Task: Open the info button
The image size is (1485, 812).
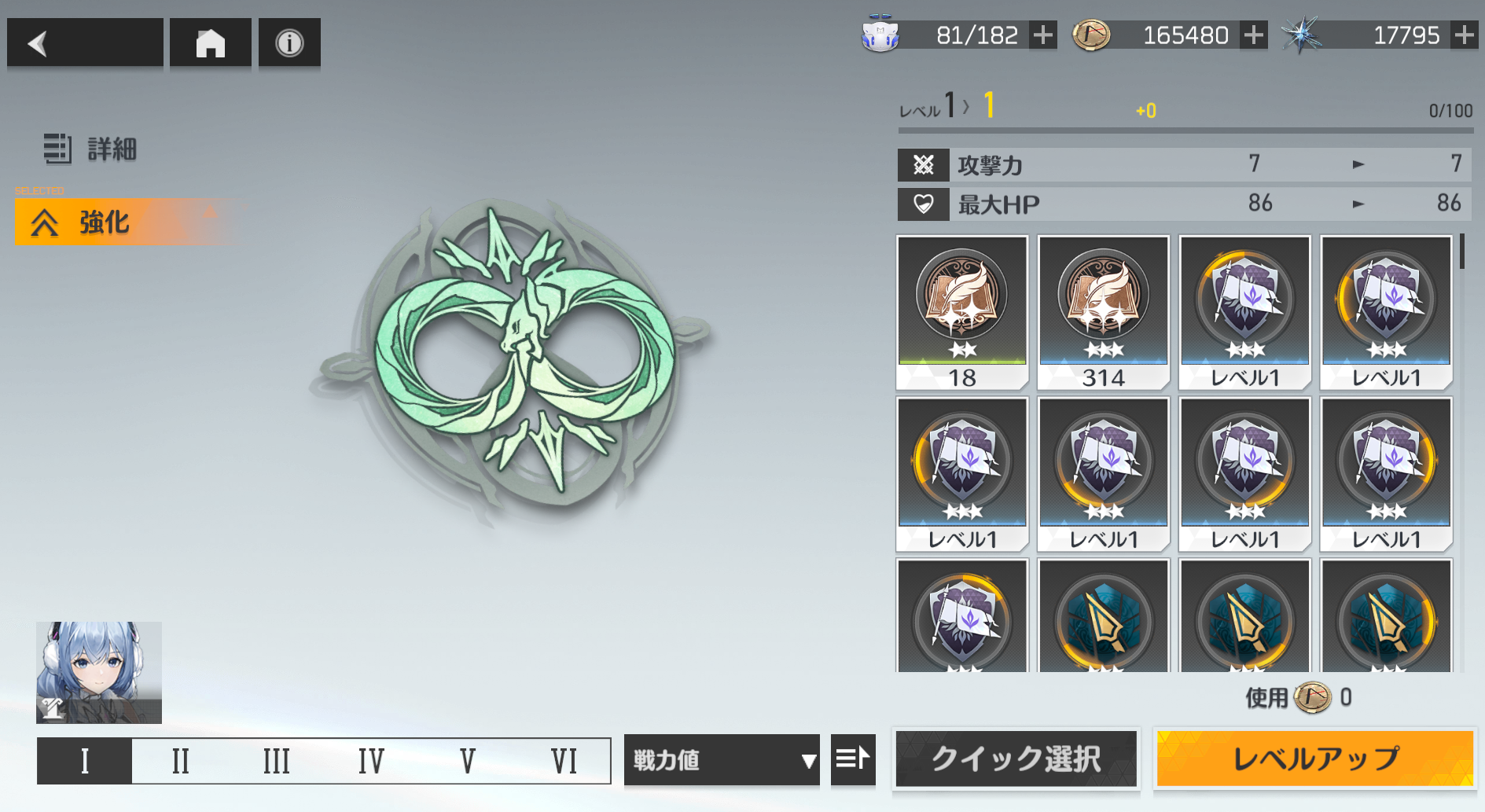Action: pyautogui.click(x=289, y=43)
